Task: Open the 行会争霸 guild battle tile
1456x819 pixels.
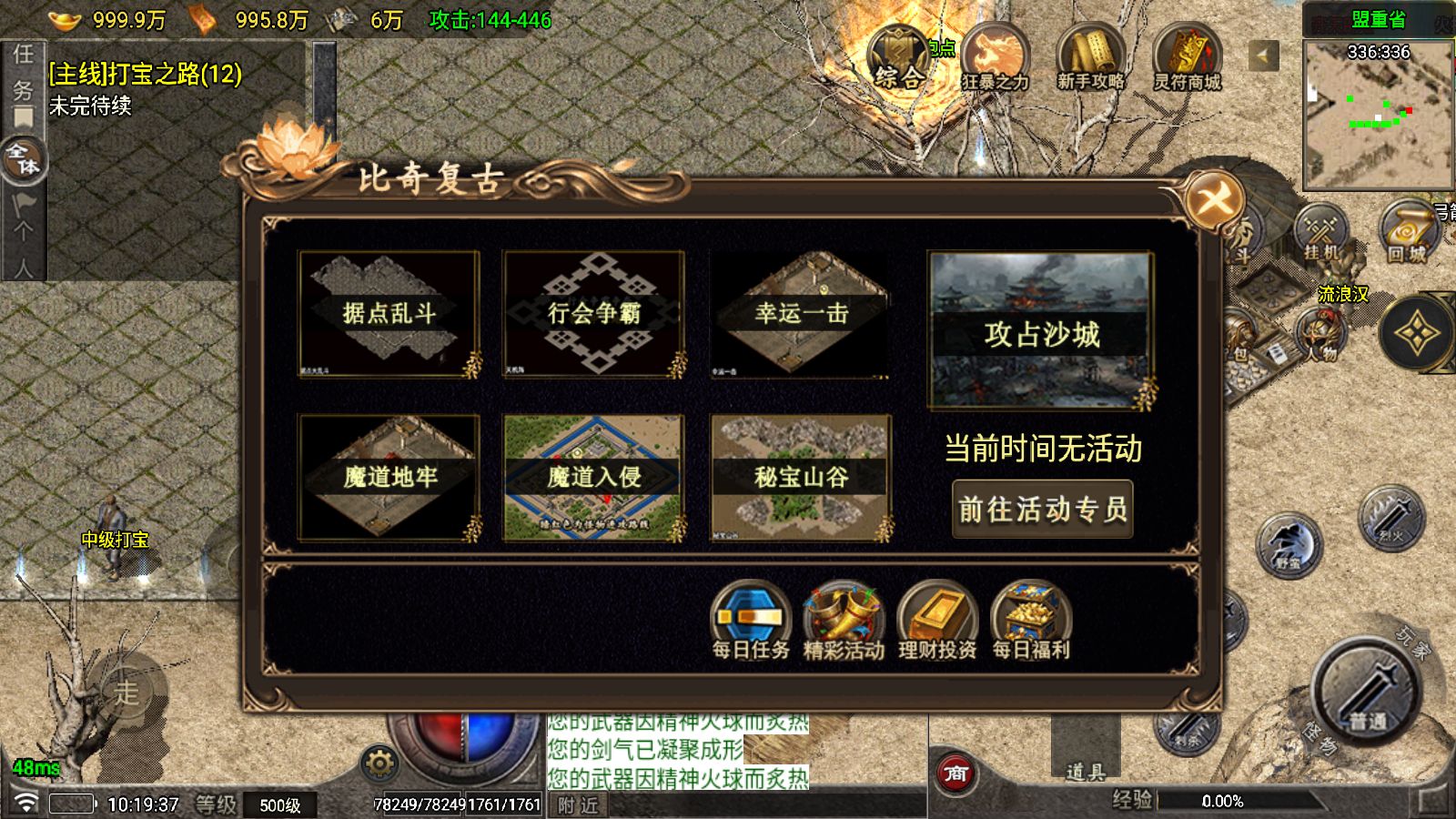Action: point(593,314)
